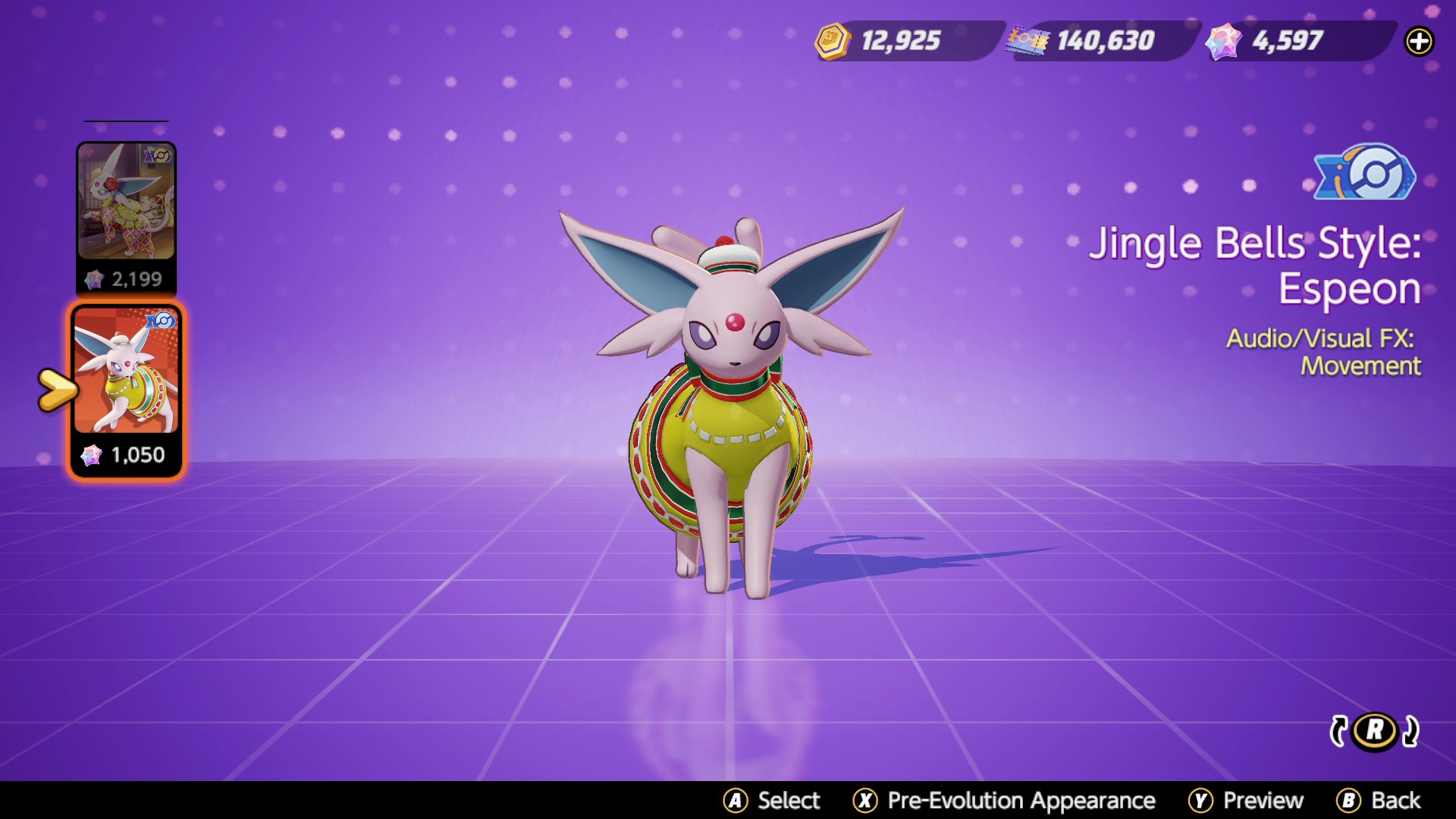Click the Aeos gem currency icon

coord(1223,42)
